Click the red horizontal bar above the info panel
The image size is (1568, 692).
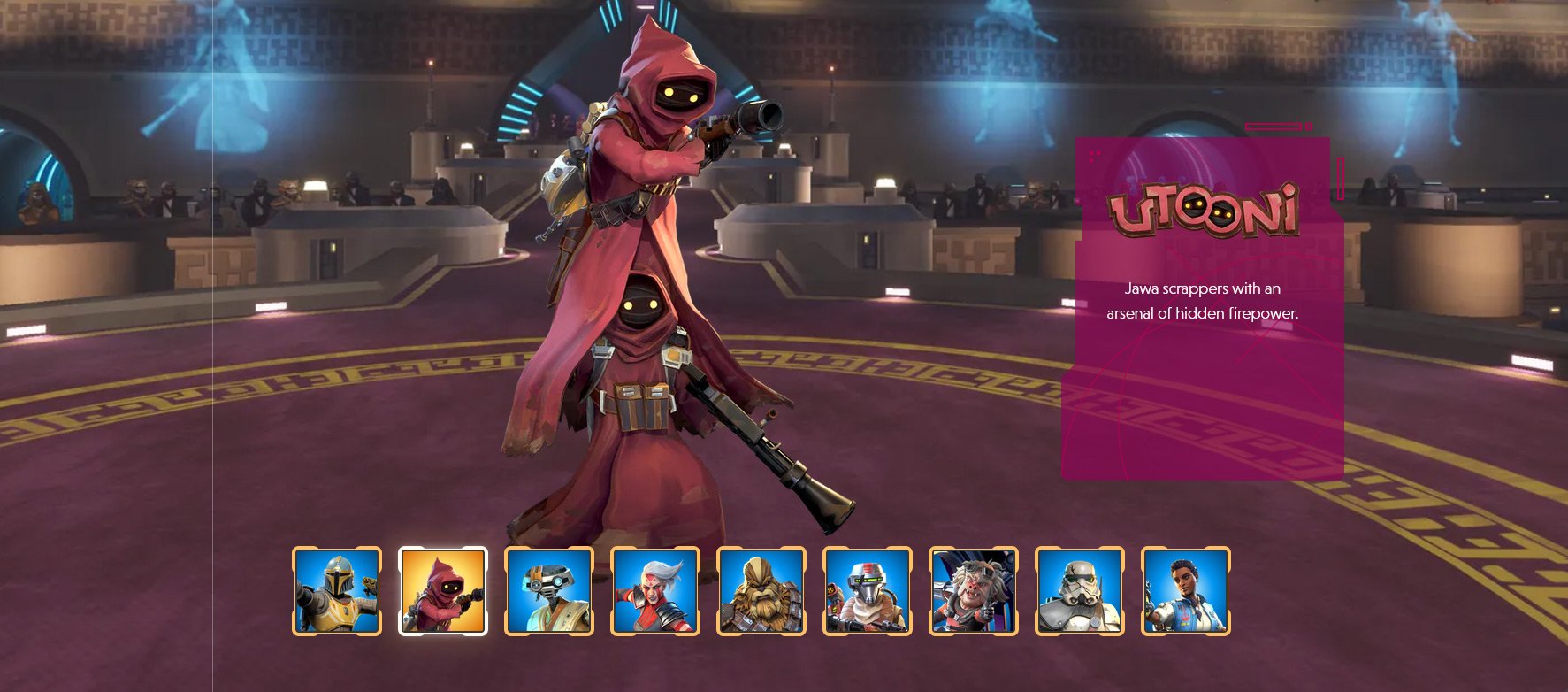[x=1274, y=126]
